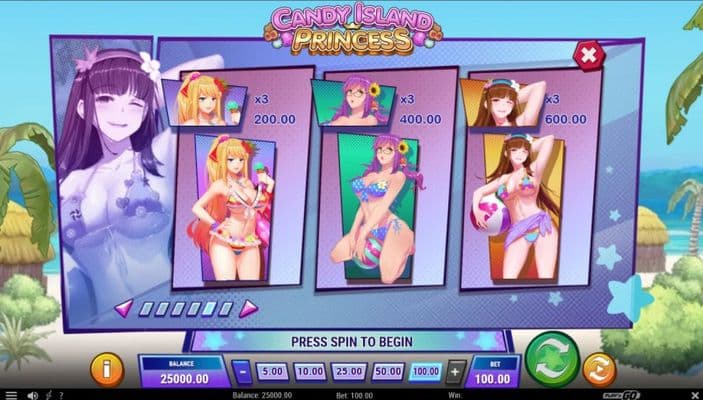Hit the green spin button
Screen dimensions: 703x400
(x=552, y=360)
